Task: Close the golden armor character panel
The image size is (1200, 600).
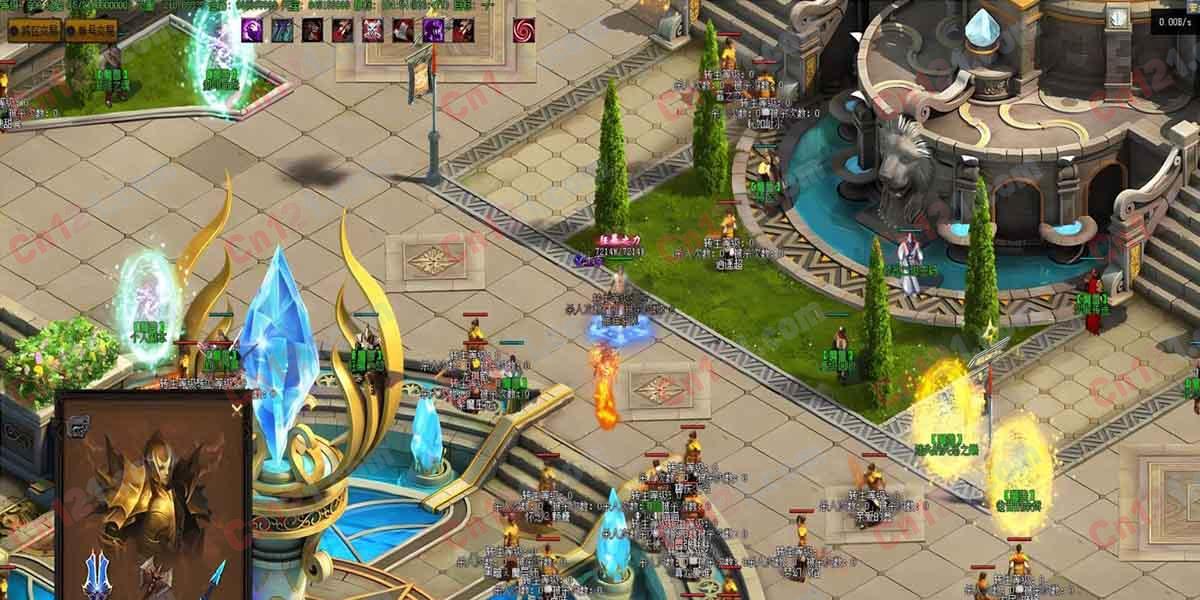Action: (x=237, y=408)
